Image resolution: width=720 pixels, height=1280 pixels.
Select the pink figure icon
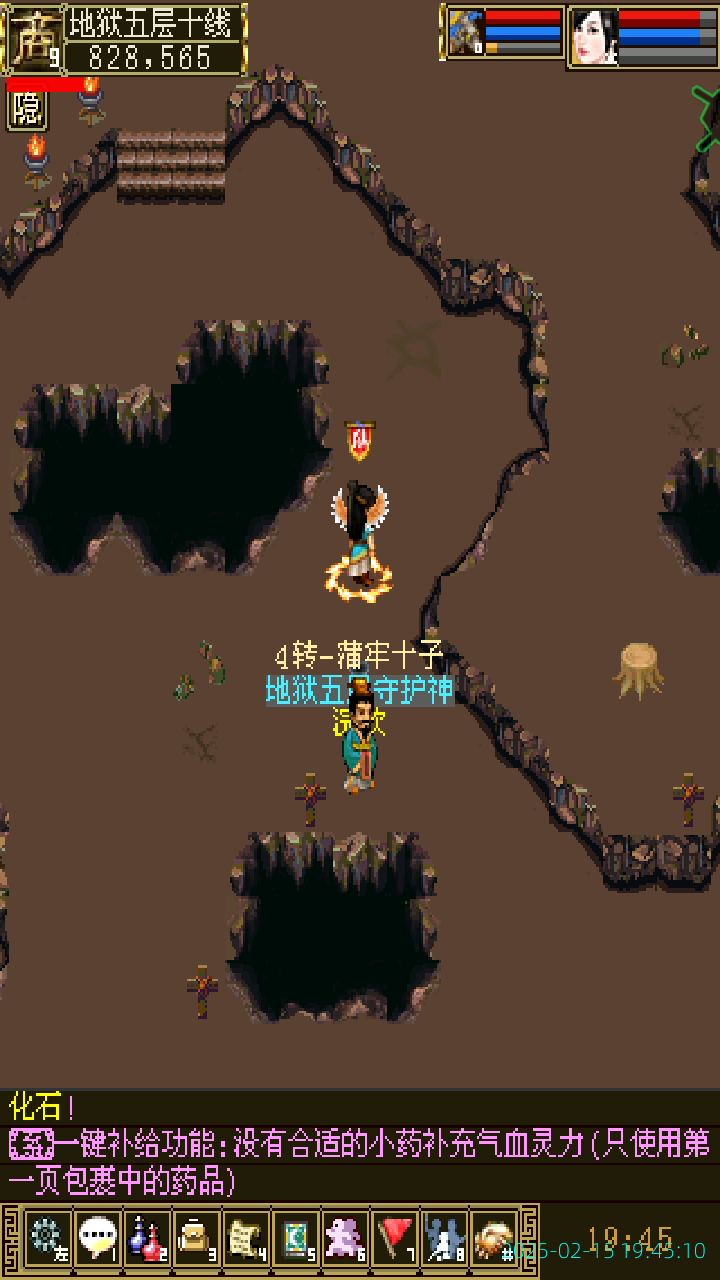tap(345, 1238)
